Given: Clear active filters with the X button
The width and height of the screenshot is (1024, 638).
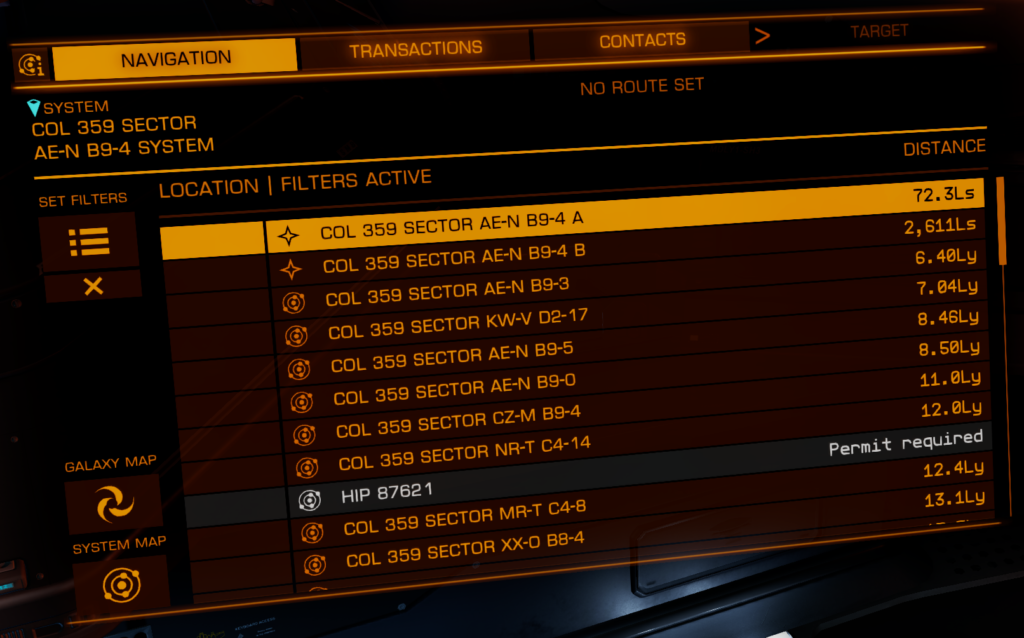Looking at the screenshot, I should [x=93, y=287].
